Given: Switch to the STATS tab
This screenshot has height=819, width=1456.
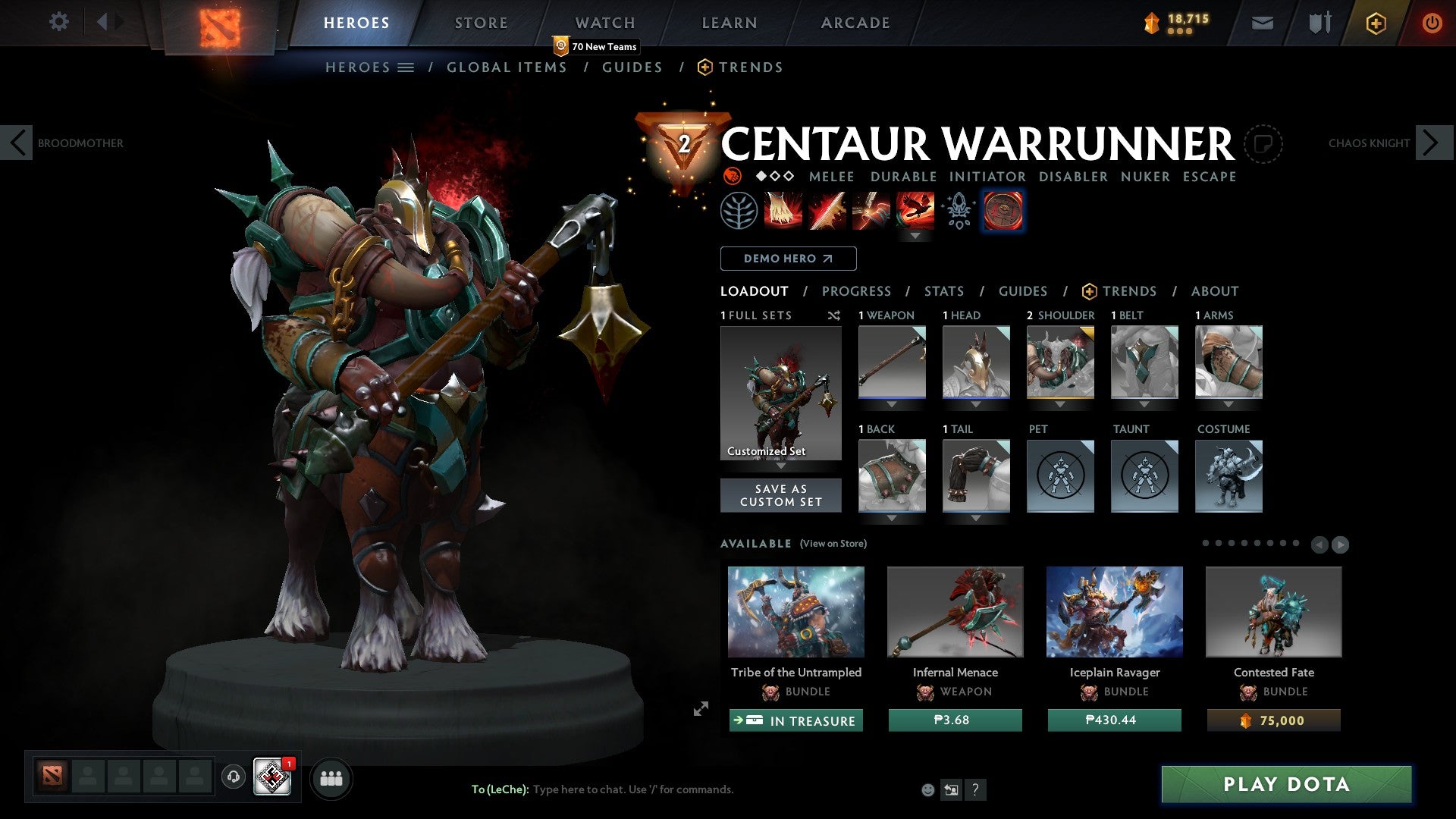Looking at the screenshot, I should (944, 291).
